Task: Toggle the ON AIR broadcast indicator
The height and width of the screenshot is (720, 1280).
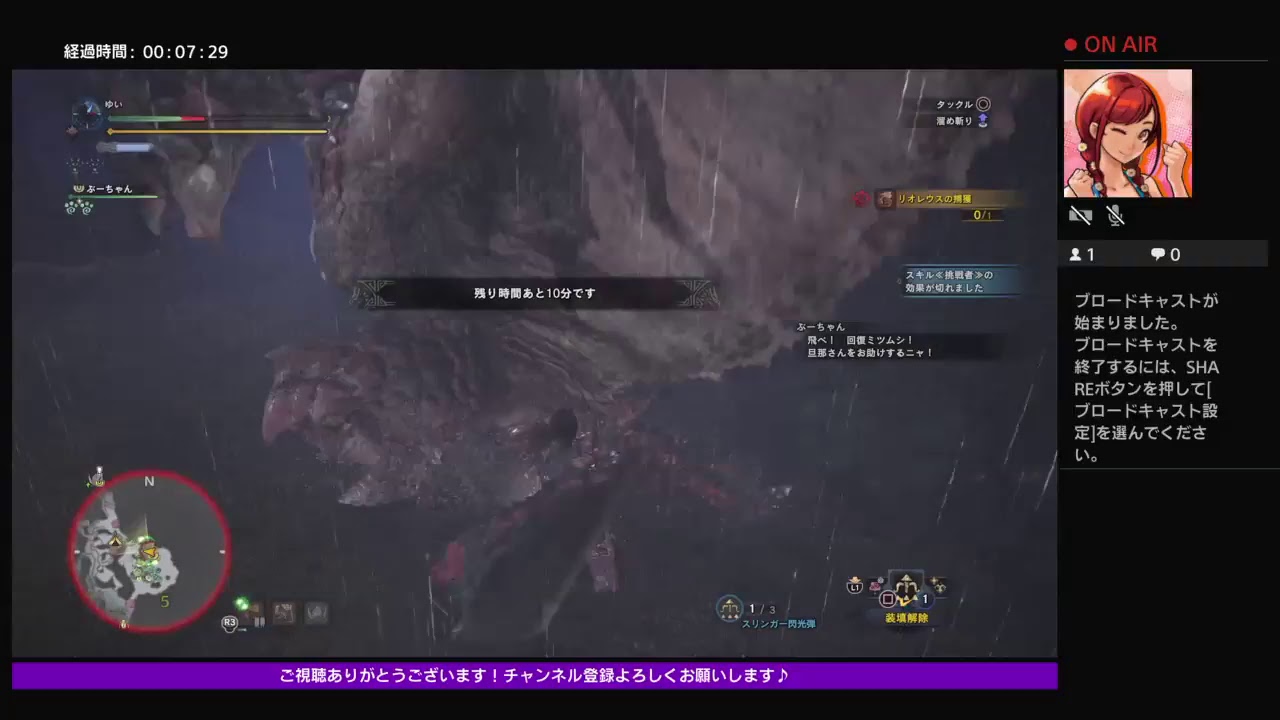Action: pyautogui.click(x=1110, y=44)
